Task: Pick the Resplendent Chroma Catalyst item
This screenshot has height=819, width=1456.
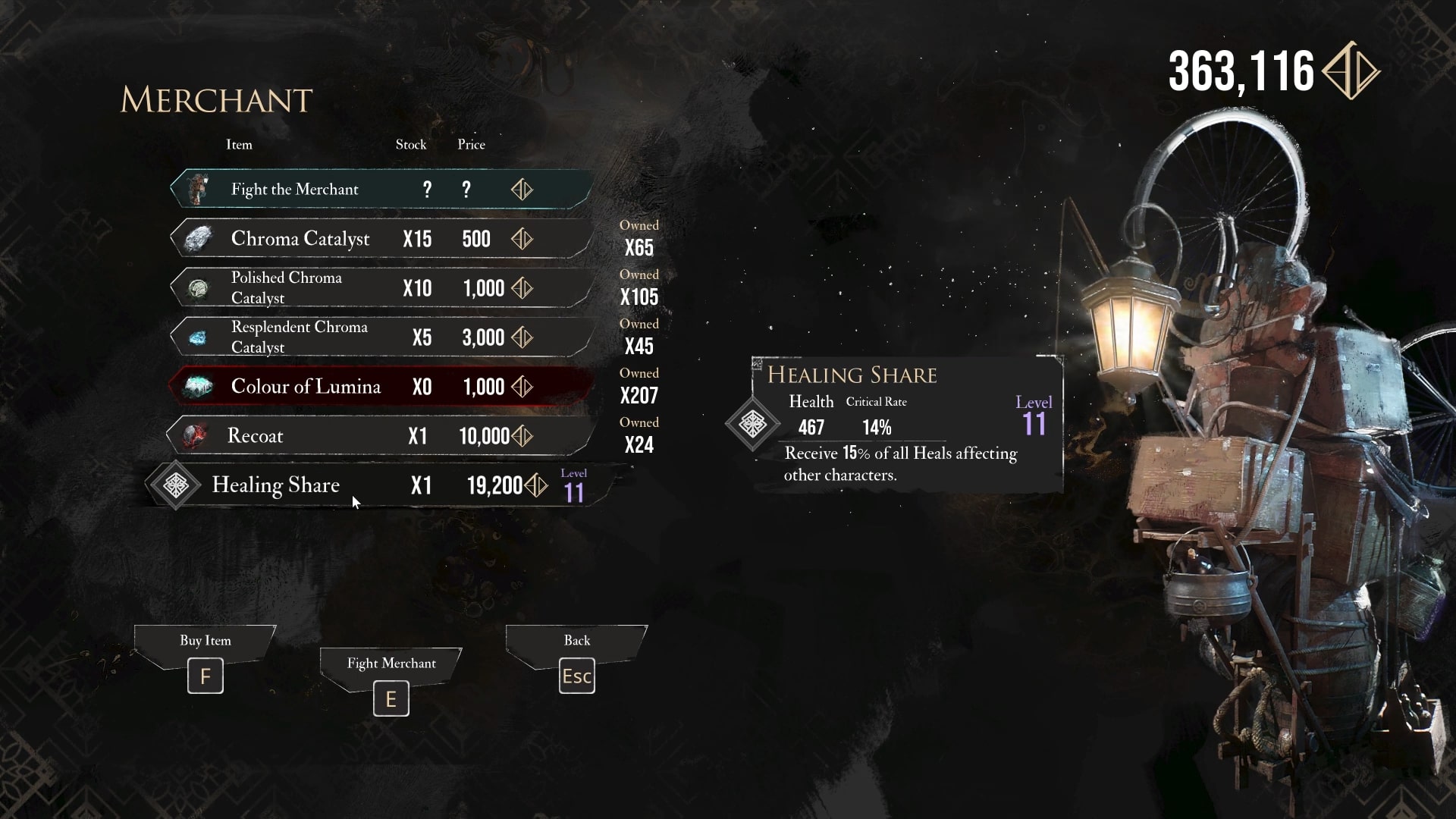Action: tap(379, 337)
